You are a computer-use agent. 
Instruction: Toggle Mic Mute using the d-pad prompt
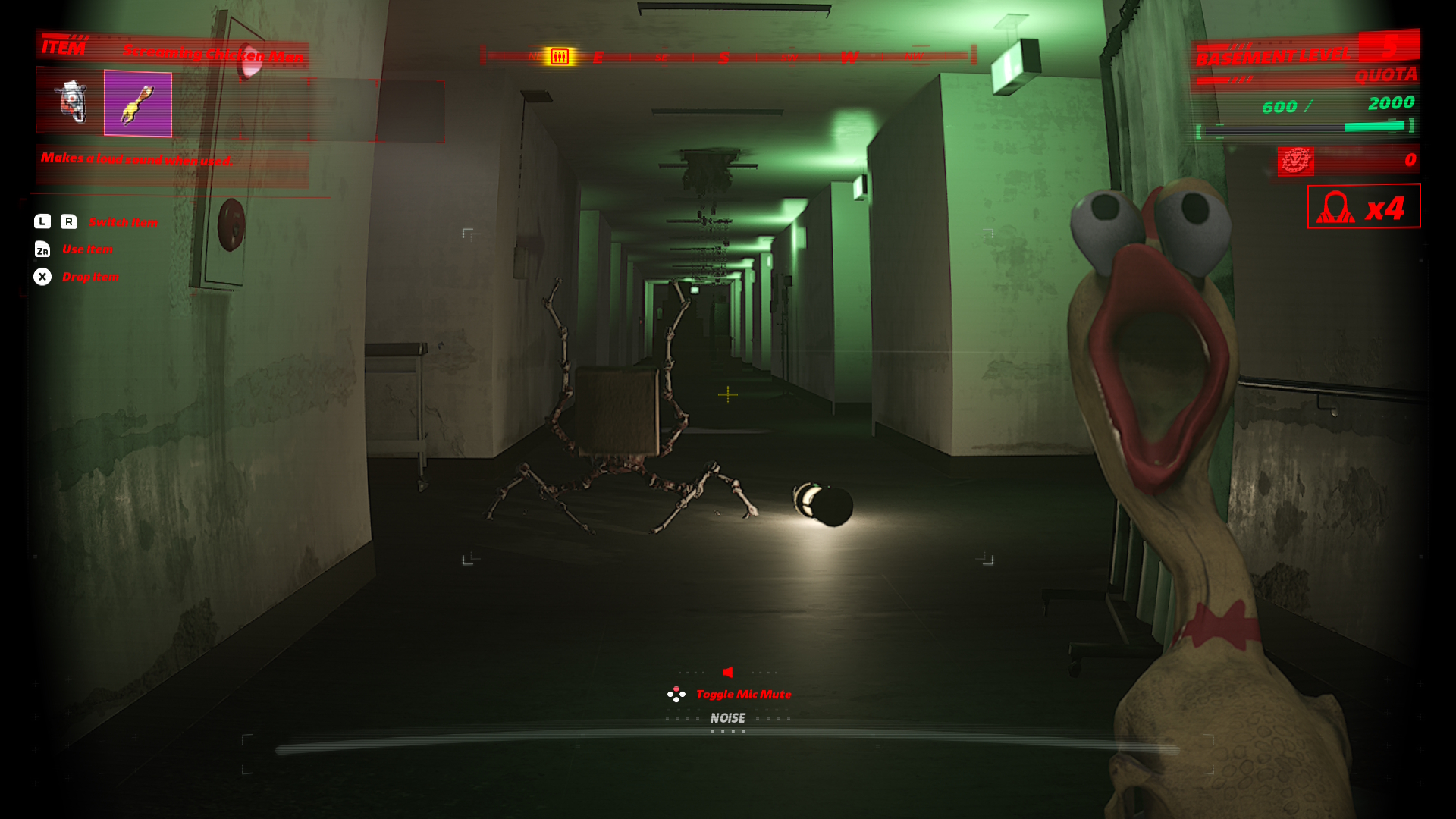[x=676, y=692]
